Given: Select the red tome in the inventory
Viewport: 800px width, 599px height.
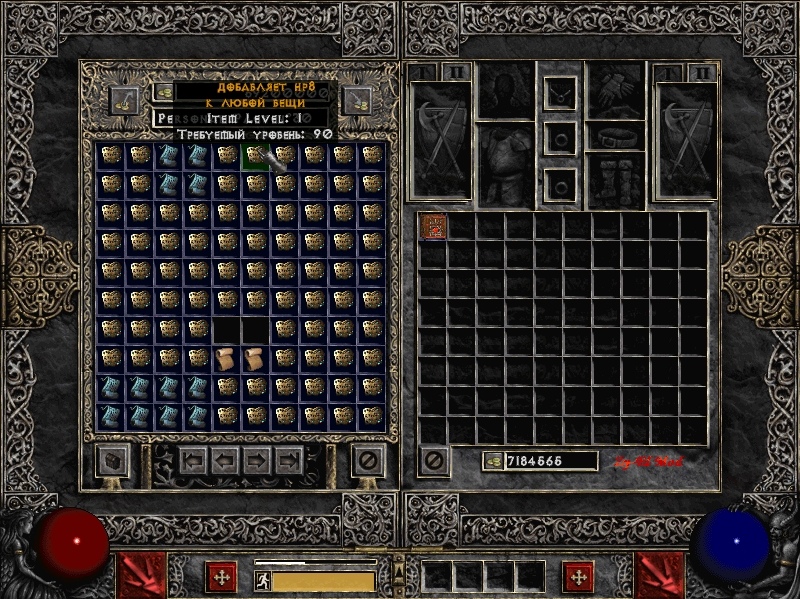Looking at the screenshot, I should [x=434, y=226].
